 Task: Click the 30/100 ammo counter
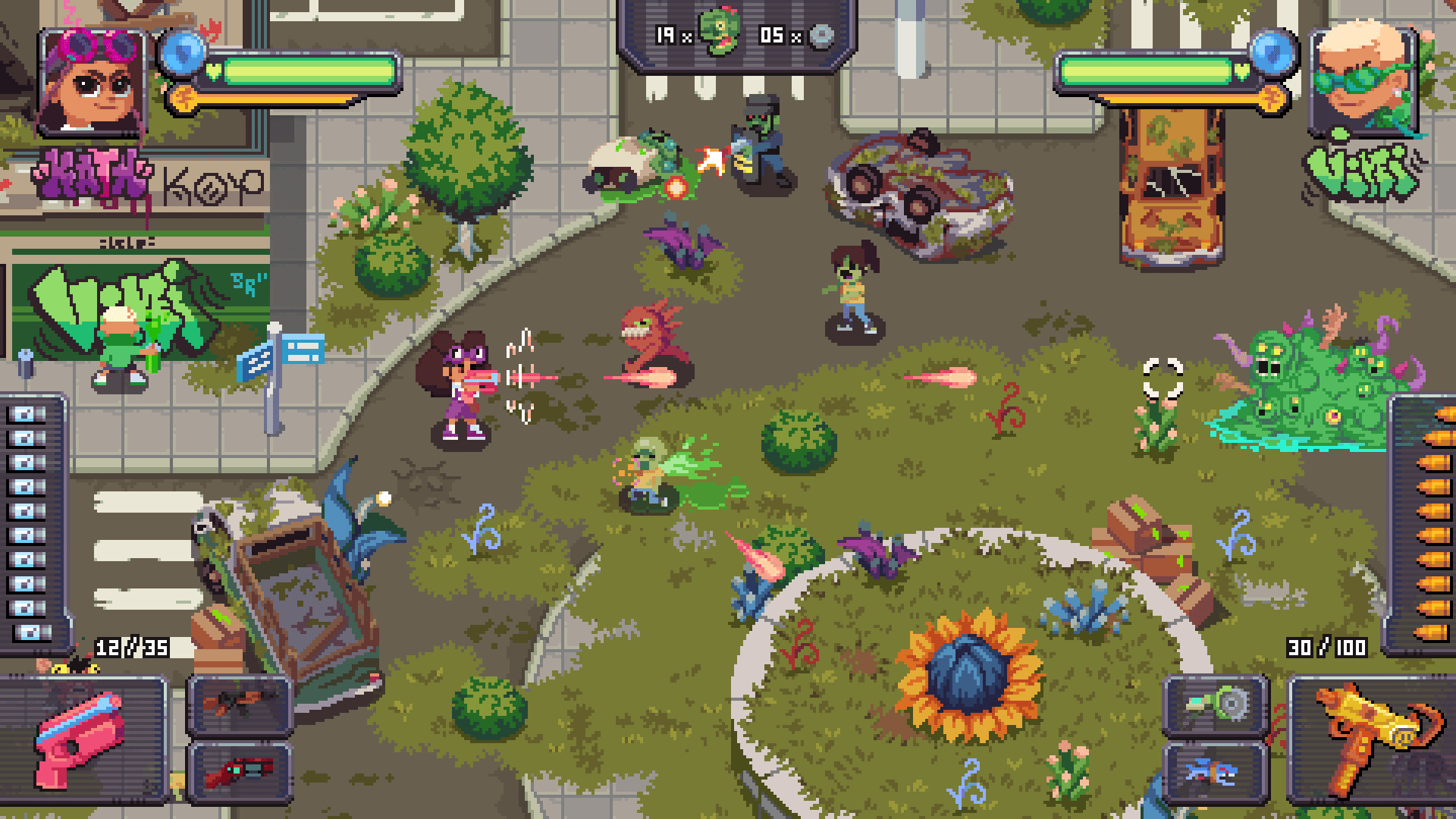(x=1329, y=648)
